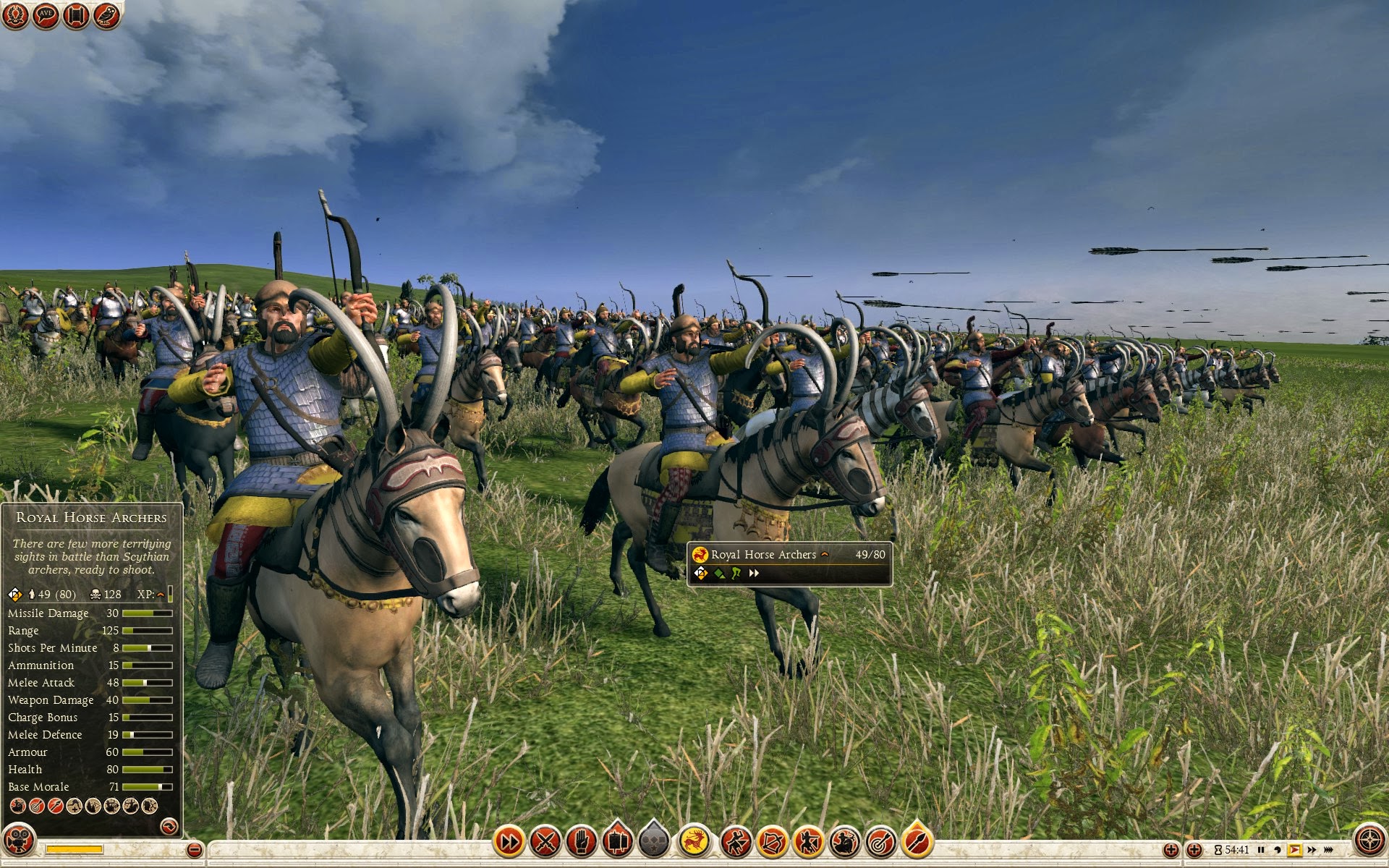
Task: Toggle the bow fire-at-will button
Action: point(772,842)
